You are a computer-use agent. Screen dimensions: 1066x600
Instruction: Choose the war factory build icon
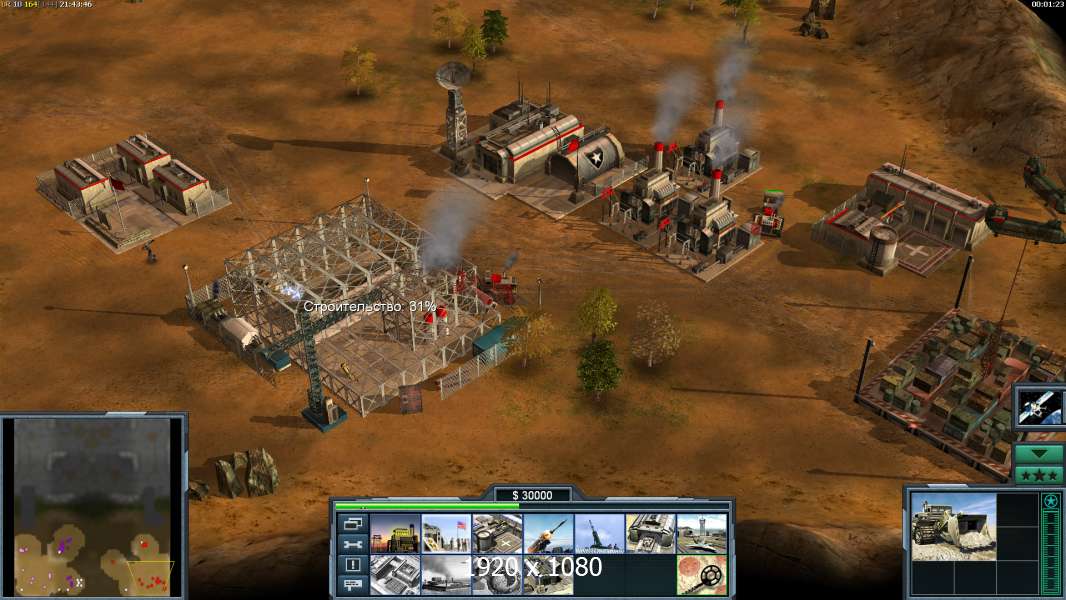651,534
